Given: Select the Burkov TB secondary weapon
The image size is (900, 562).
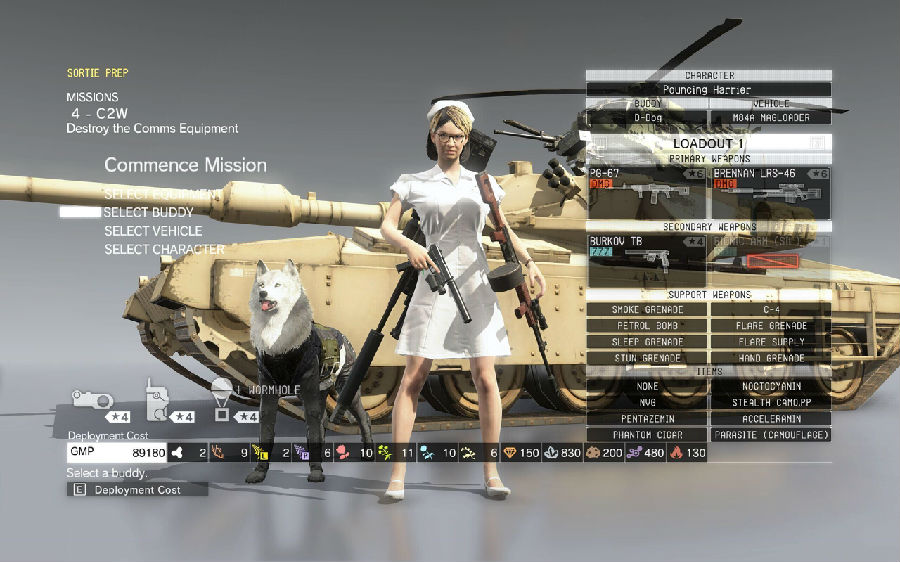Looking at the screenshot, I should pyautogui.click(x=646, y=256).
